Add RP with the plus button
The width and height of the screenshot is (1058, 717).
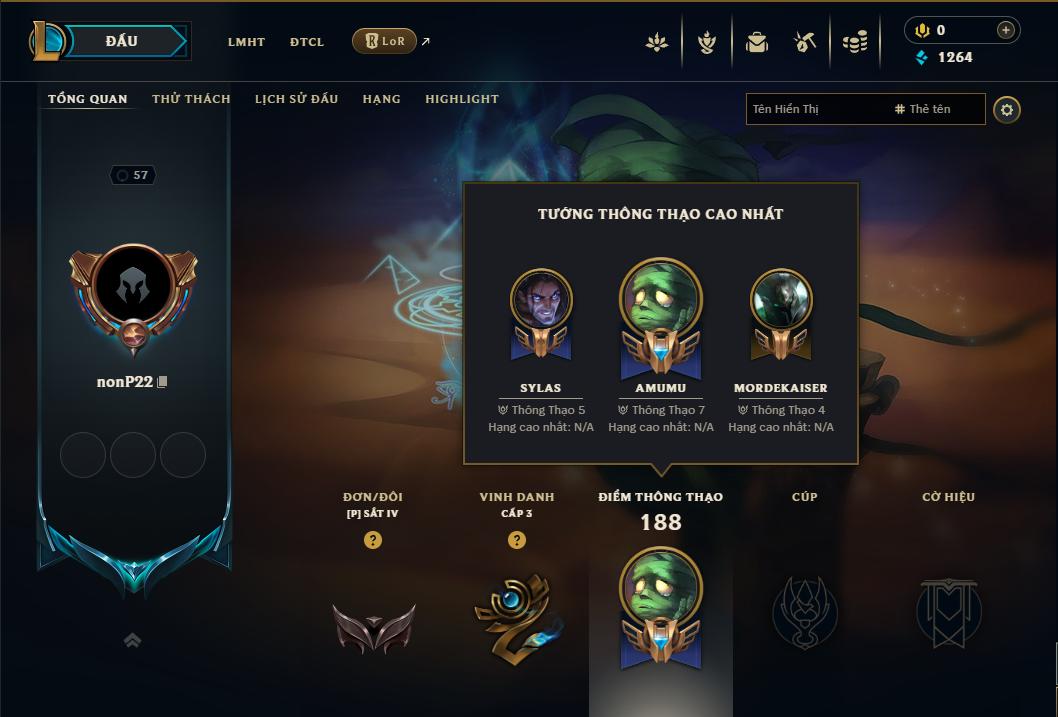coord(1006,30)
